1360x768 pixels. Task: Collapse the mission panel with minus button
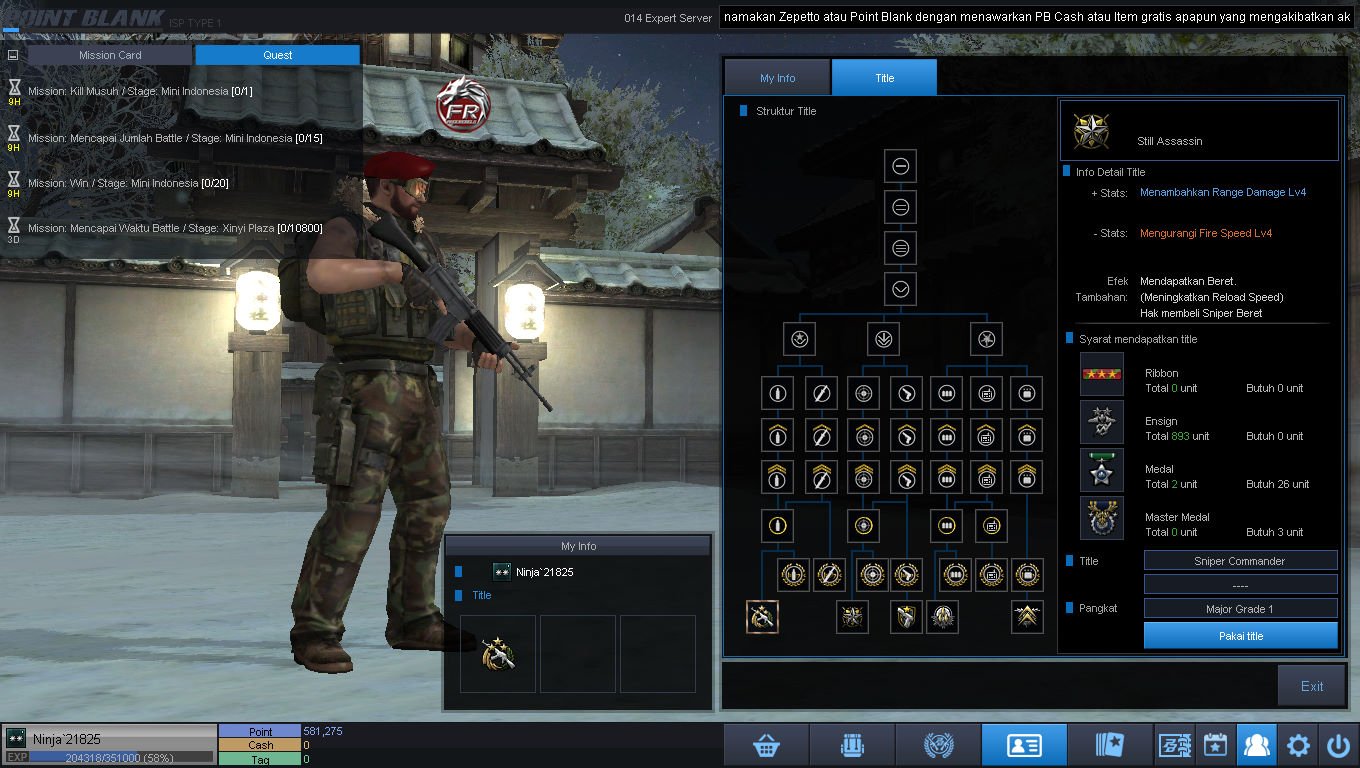pyautogui.click(x=13, y=55)
